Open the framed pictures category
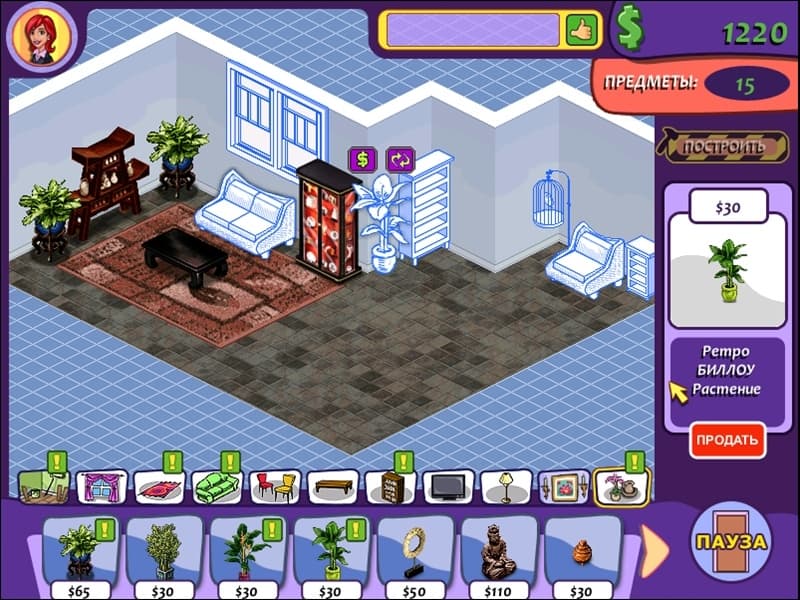The width and height of the screenshot is (800, 600). click(563, 487)
